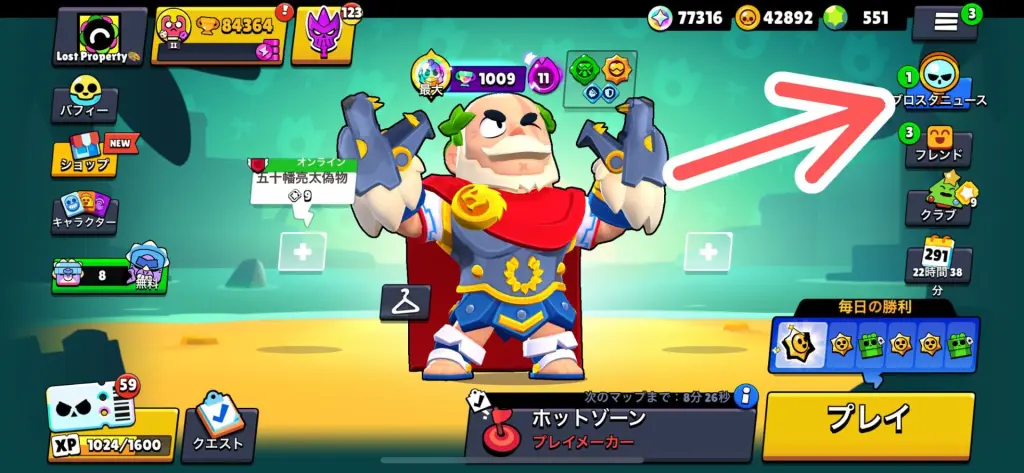Screen dimensions: 1024x473
Task: Open the クラブ club menu
Action: point(938,203)
